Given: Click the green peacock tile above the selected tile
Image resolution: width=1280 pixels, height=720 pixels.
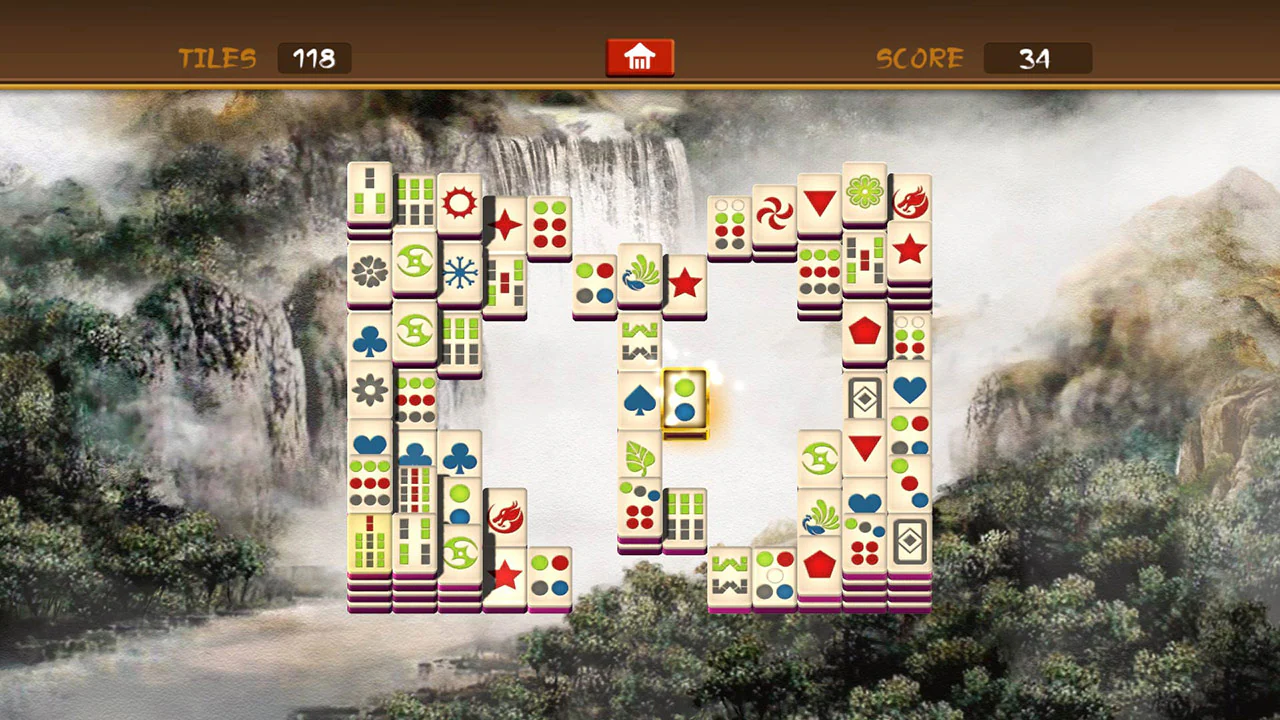Looking at the screenshot, I should tap(641, 278).
